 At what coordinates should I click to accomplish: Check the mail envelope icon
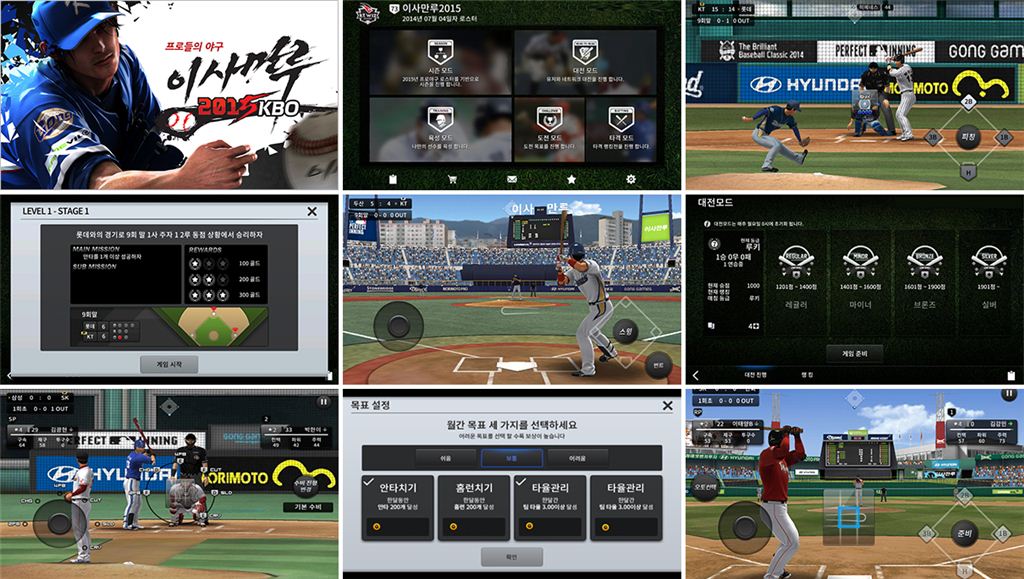512,179
